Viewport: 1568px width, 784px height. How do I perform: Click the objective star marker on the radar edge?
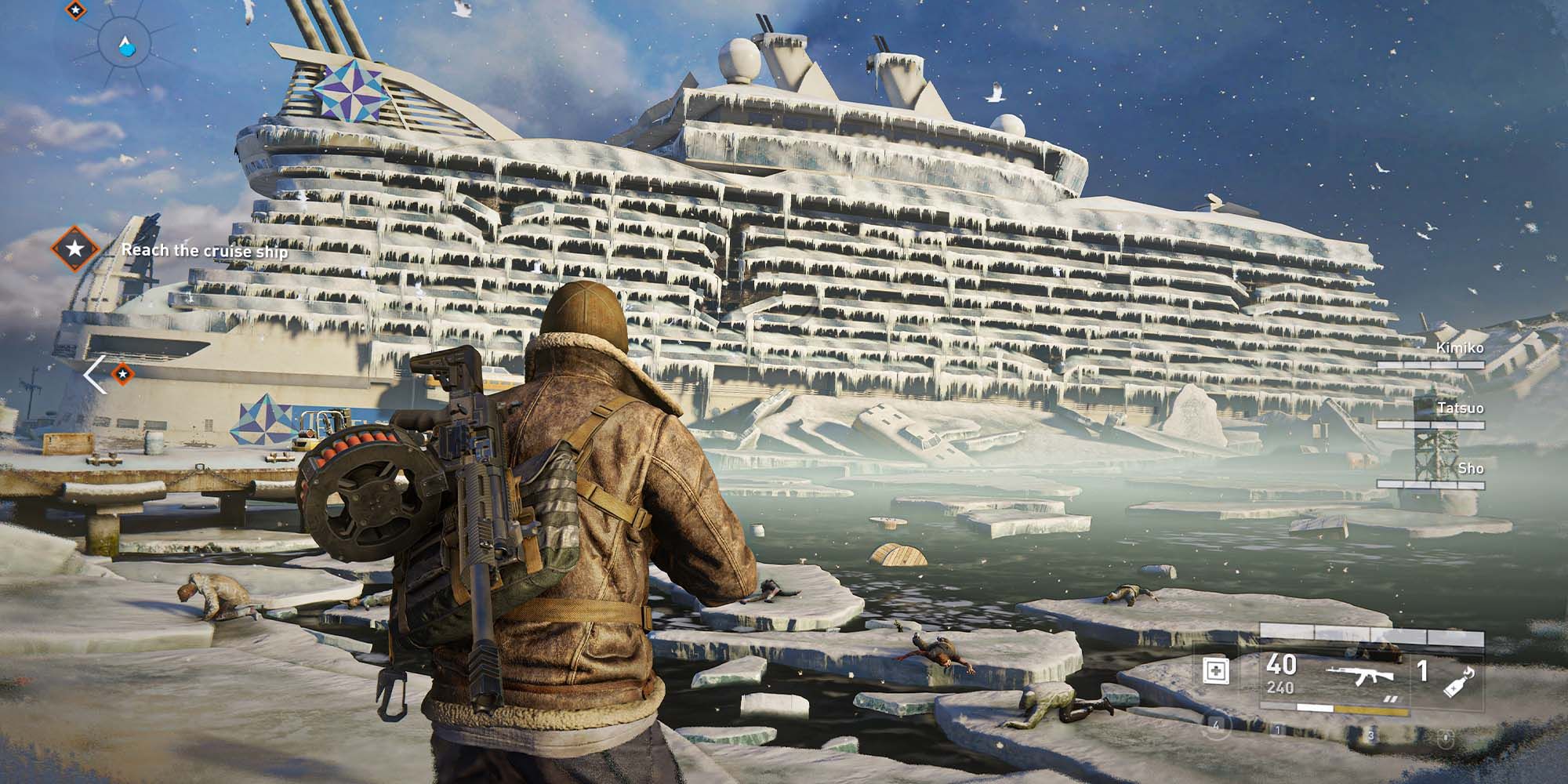(x=74, y=10)
